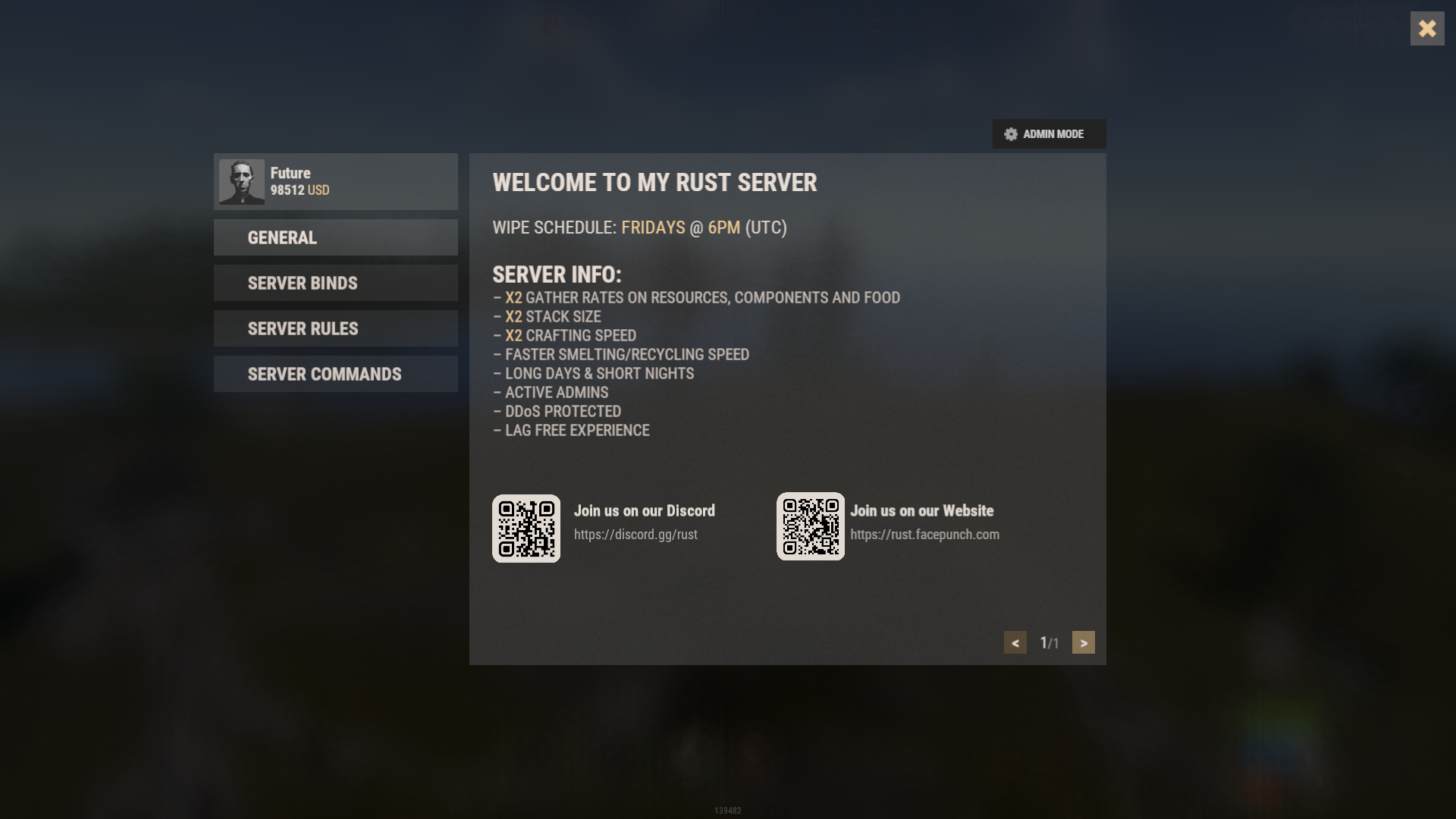Image resolution: width=1456 pixels, height=819 pixels.
Task: Select the Future player profile card
Action: 335,182
